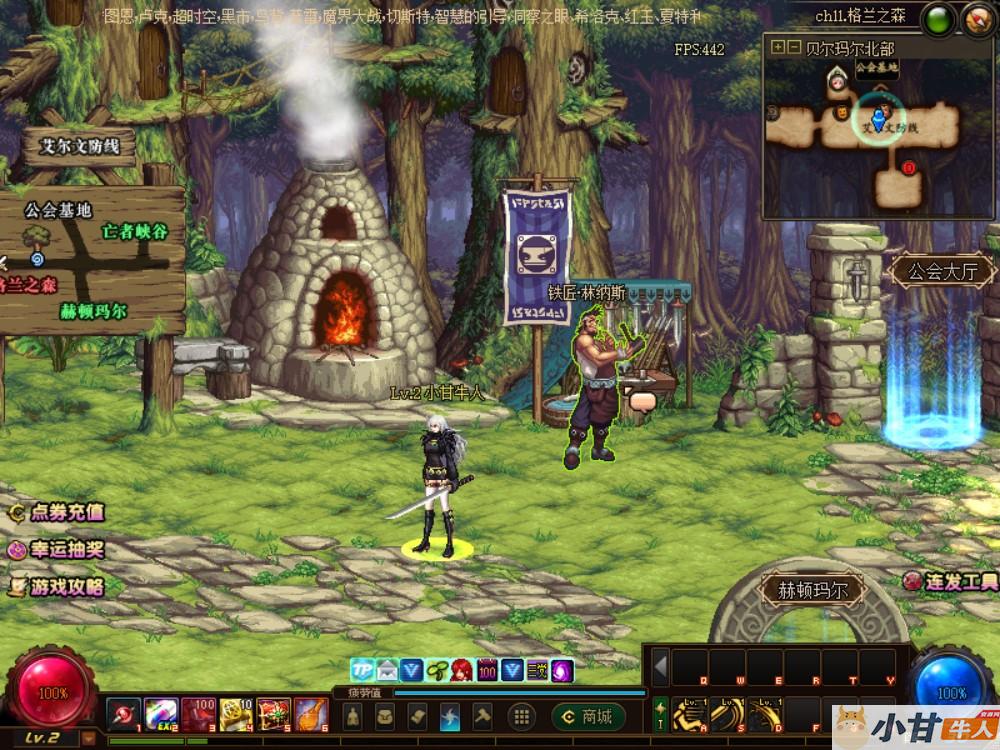Screen dimensions: 1000x750
Task: Click the TP icon in the buff row
Action: tap(361, 670)
